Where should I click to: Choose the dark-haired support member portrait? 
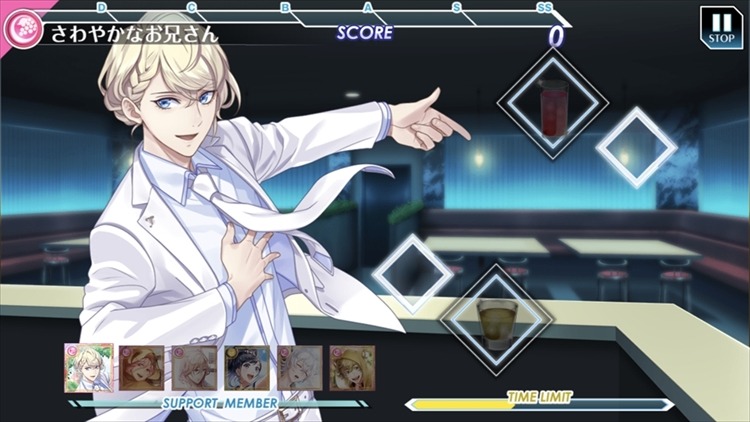pos(244,368)
